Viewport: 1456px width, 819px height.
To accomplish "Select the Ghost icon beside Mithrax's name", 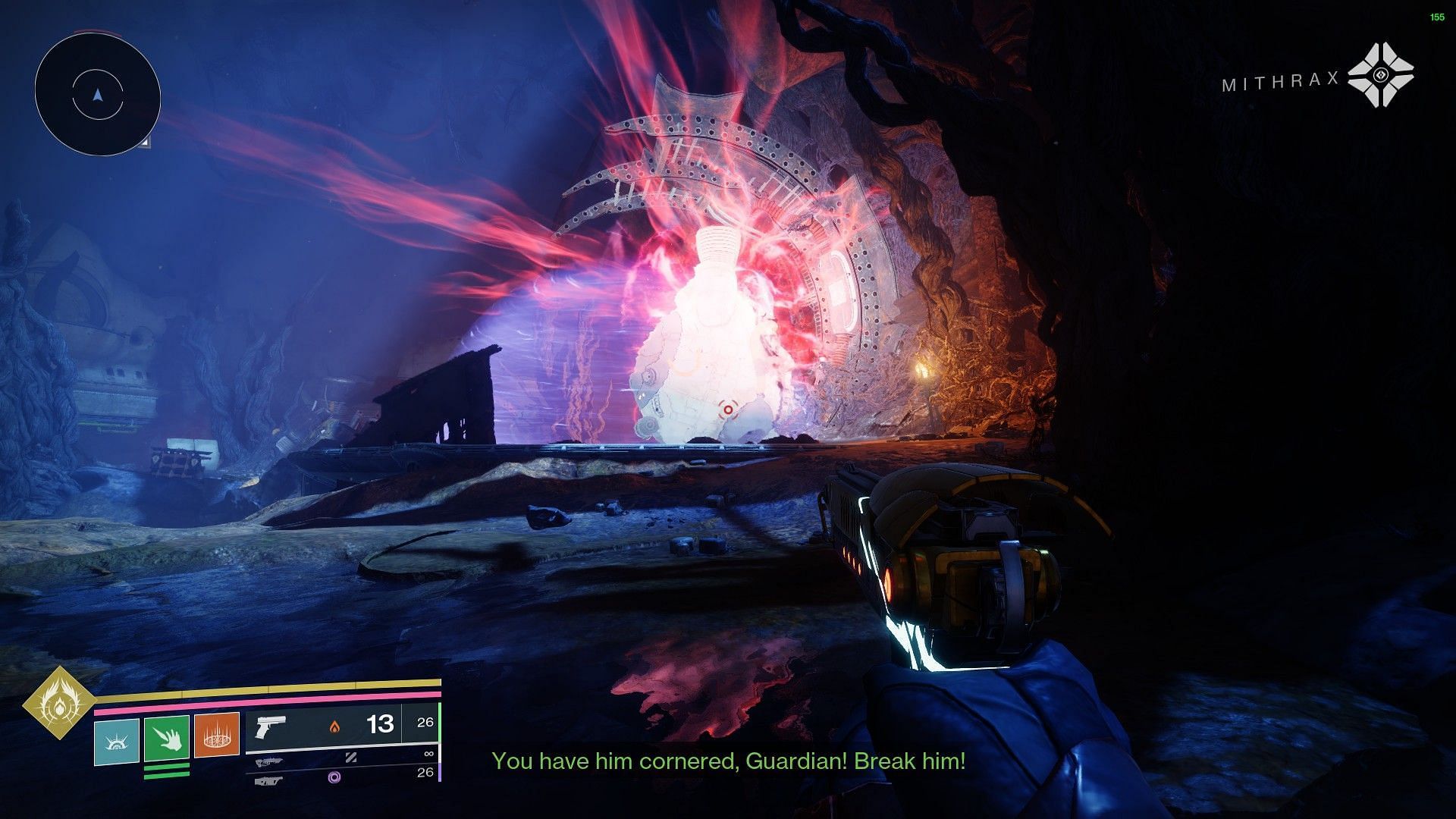I will [x=1382, y=75].
